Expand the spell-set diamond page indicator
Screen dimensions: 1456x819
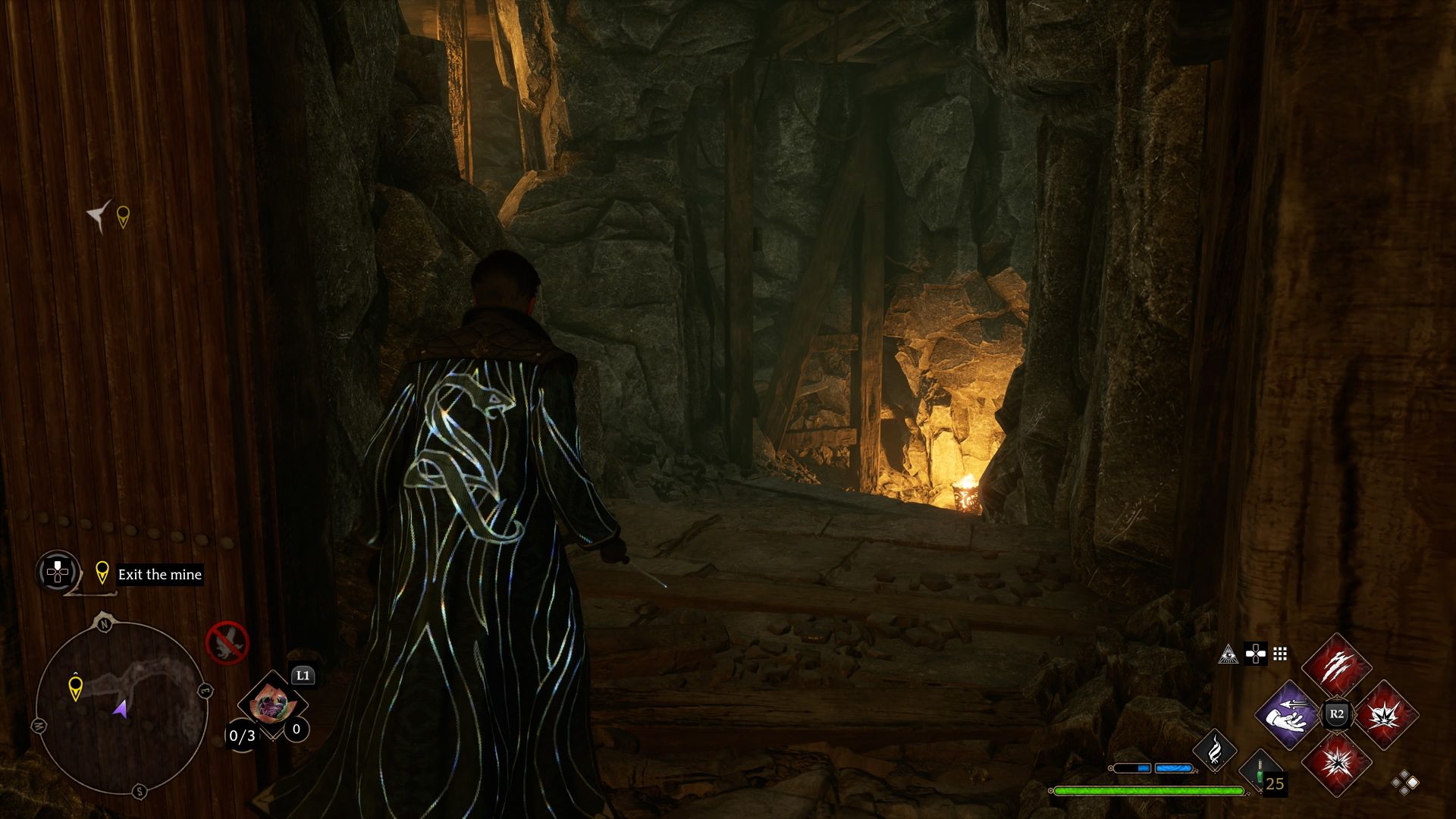tap(1404, 783)
